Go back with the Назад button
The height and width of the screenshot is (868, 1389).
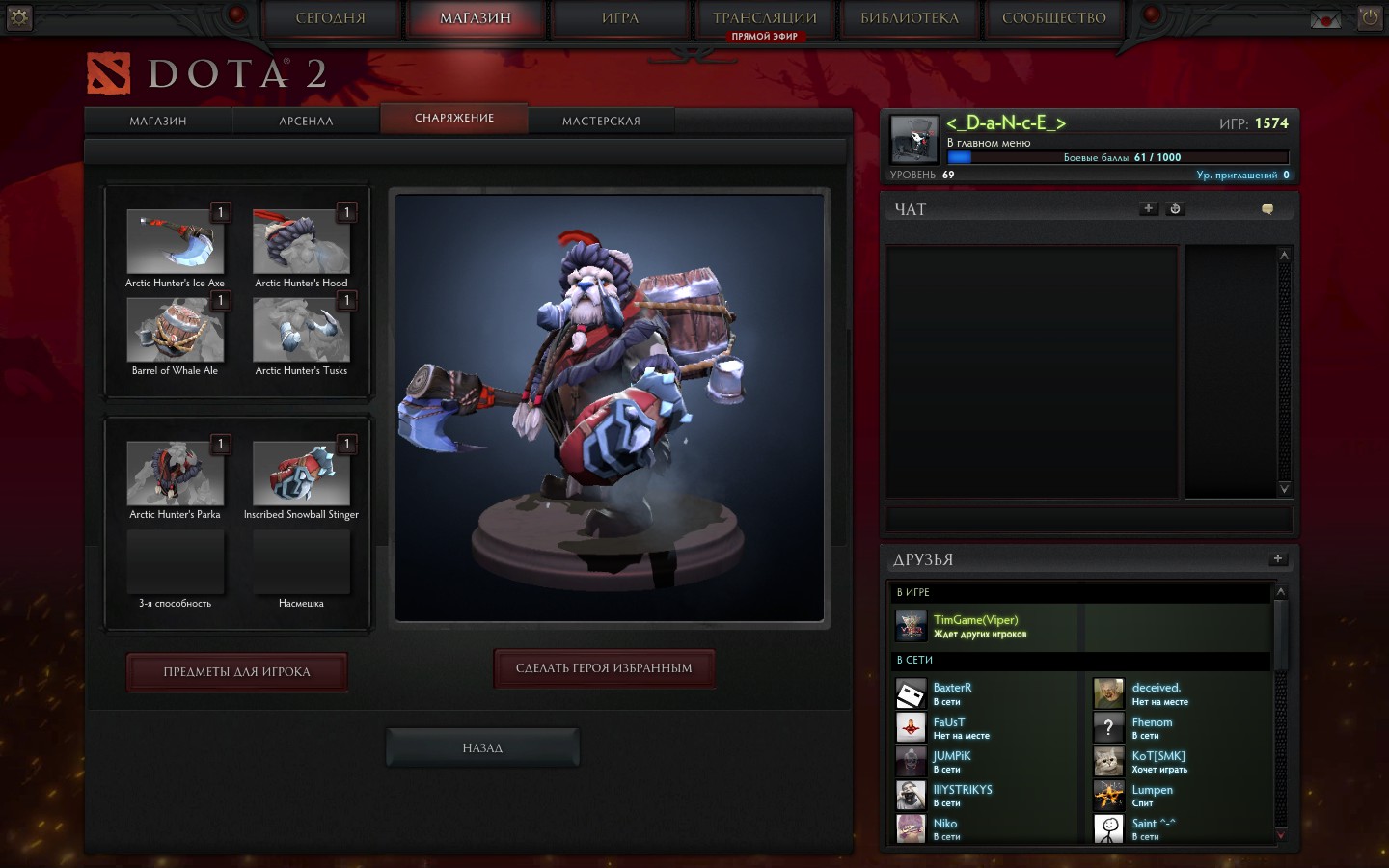click(x=482, y=747)
